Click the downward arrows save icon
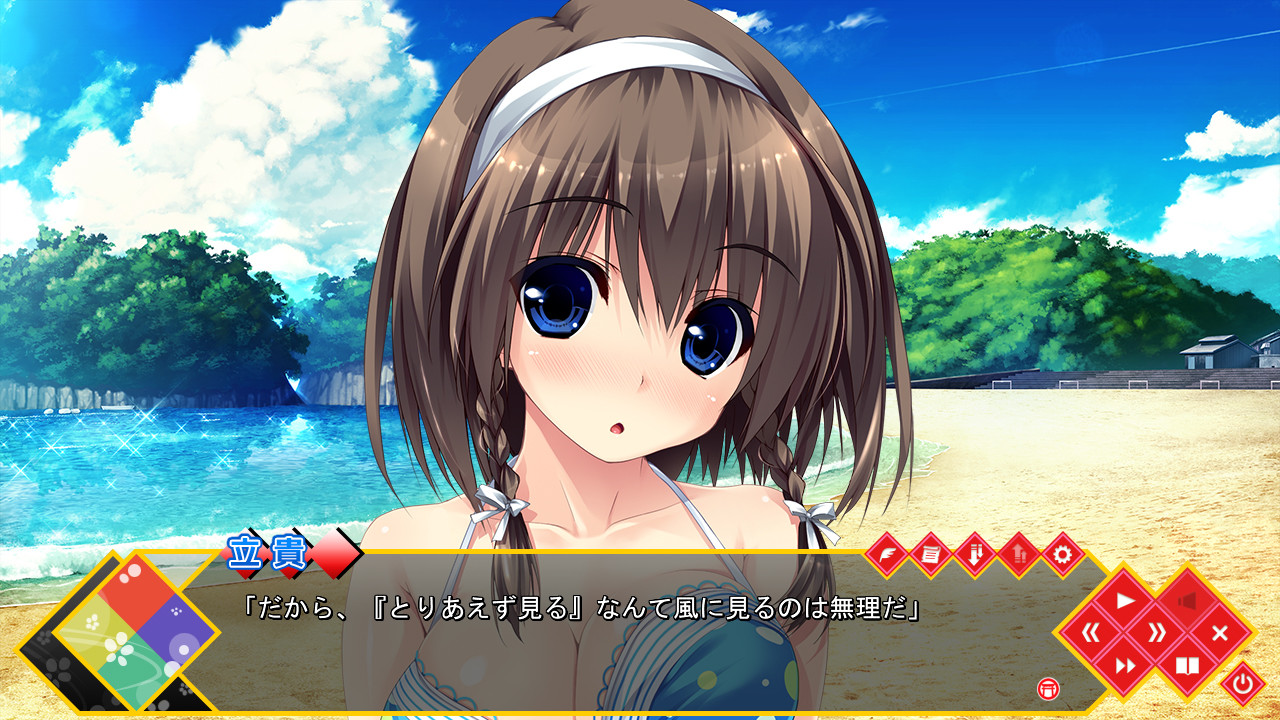 coord(974,553)
